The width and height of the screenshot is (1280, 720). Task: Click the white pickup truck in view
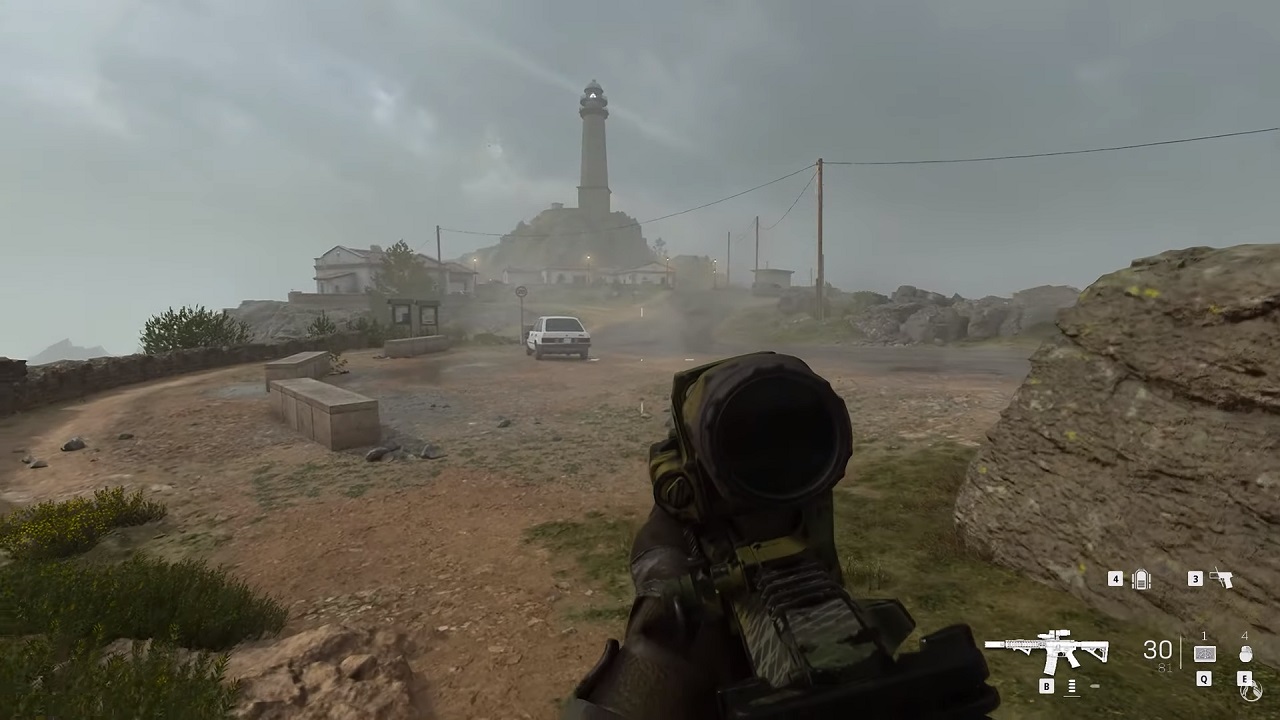coord(557,336)
